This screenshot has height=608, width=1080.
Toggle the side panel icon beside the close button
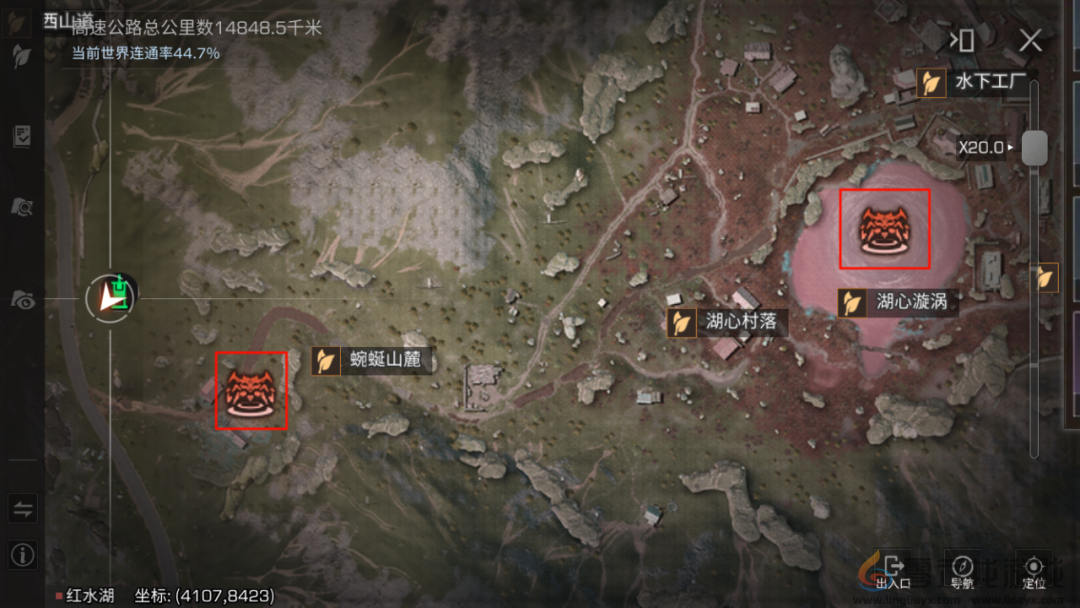click(x=963, y=41)
